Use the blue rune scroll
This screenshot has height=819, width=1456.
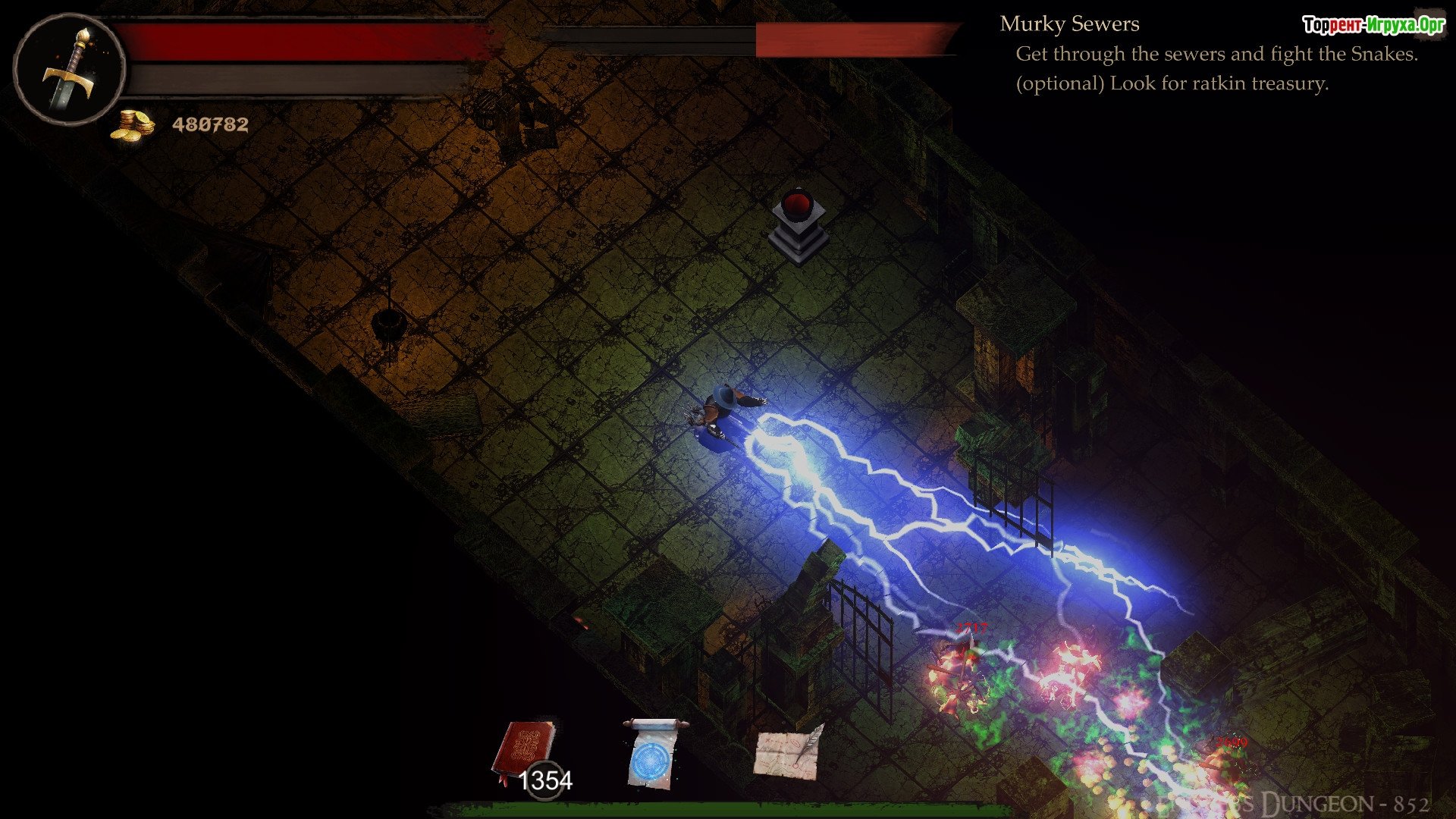654,753
